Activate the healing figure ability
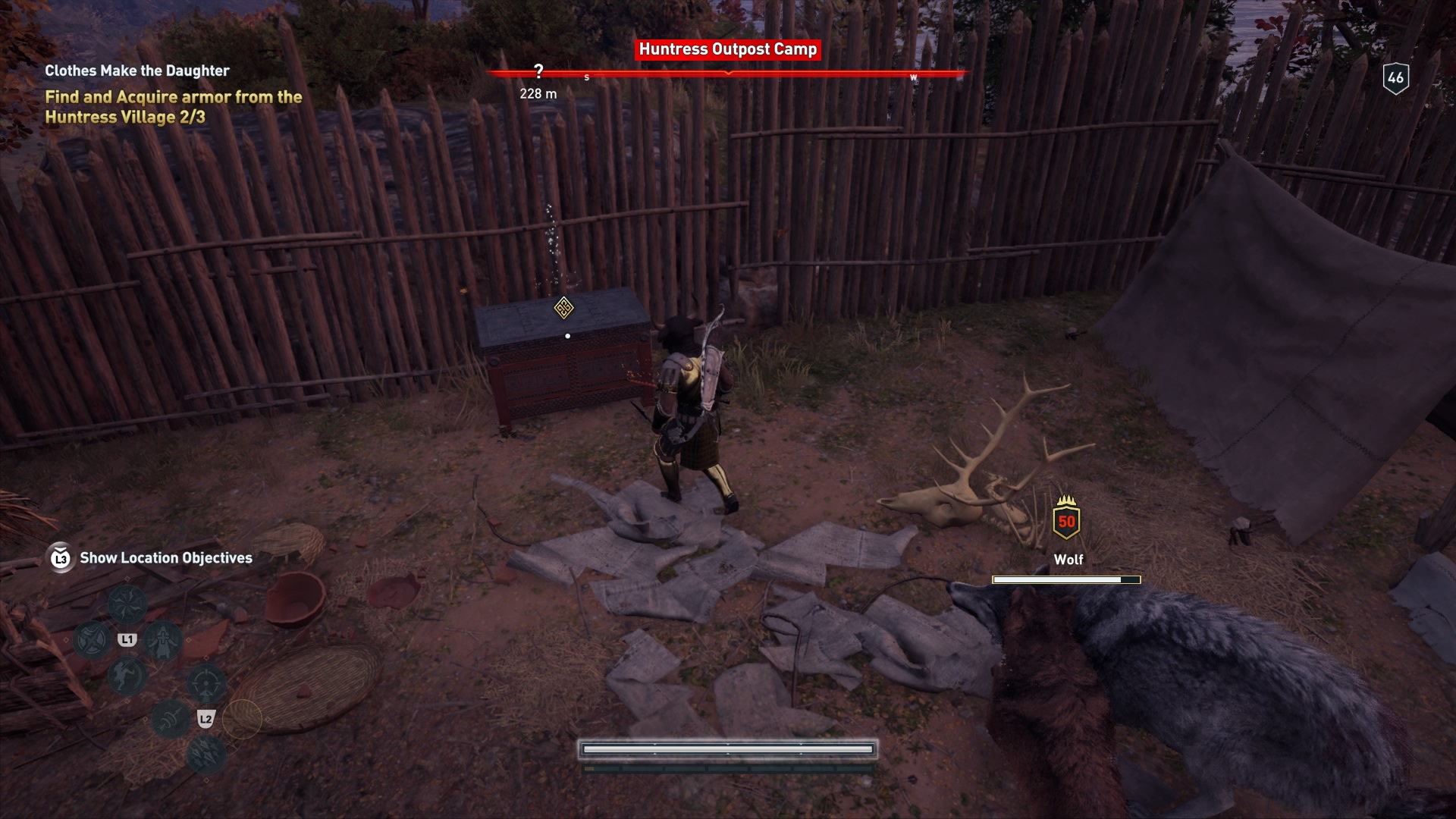Screen dimensions: 1456x819 pyautogui.click(x=162, y=641)
